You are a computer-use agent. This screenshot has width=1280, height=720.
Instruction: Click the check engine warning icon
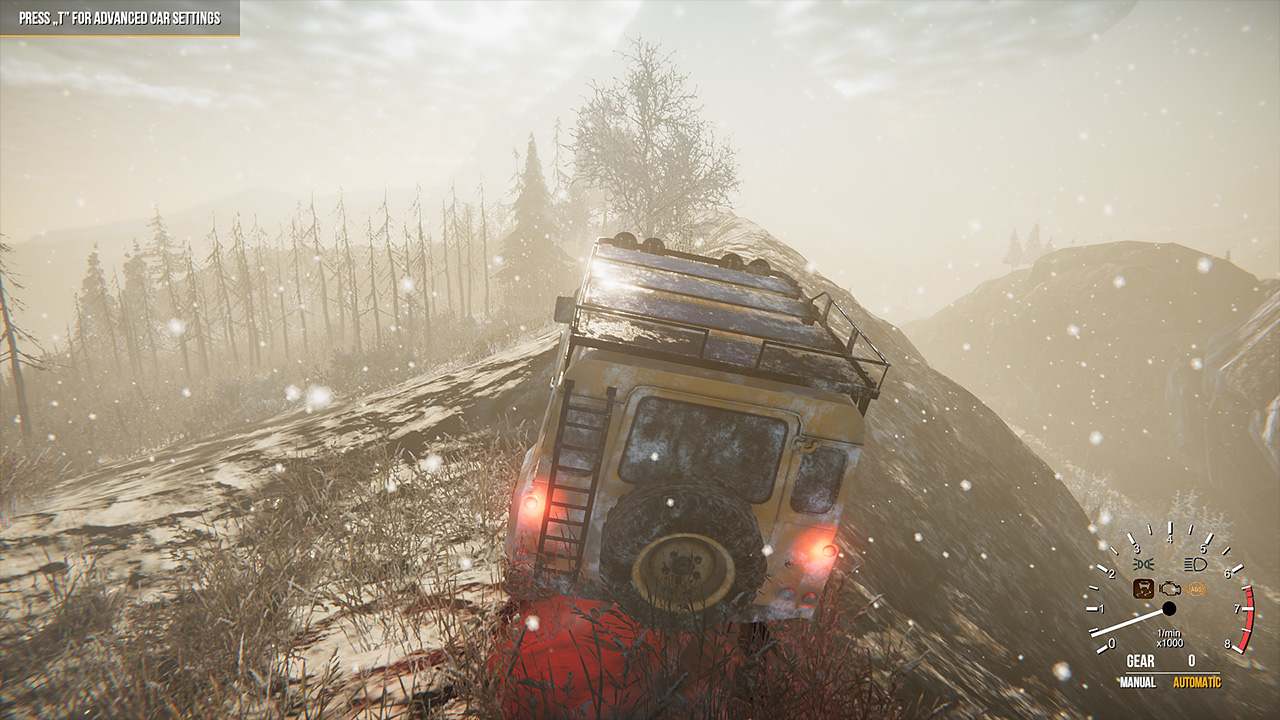(1169, 589)
